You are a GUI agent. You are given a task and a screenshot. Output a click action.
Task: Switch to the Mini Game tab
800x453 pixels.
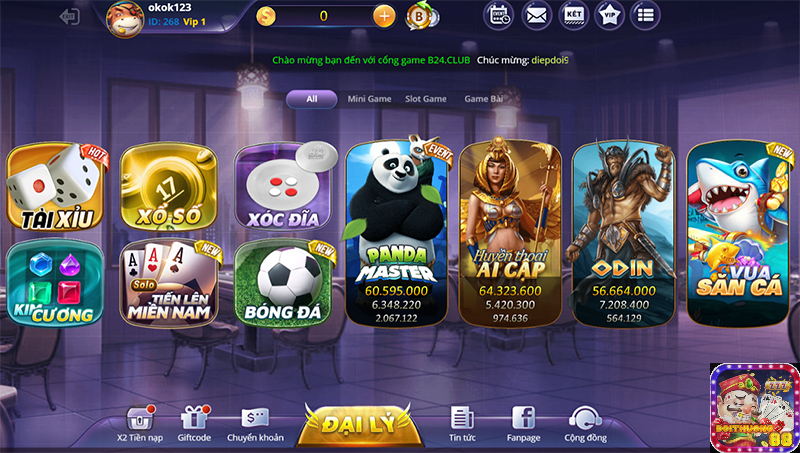pyautogui.click(x=369, y=99)
